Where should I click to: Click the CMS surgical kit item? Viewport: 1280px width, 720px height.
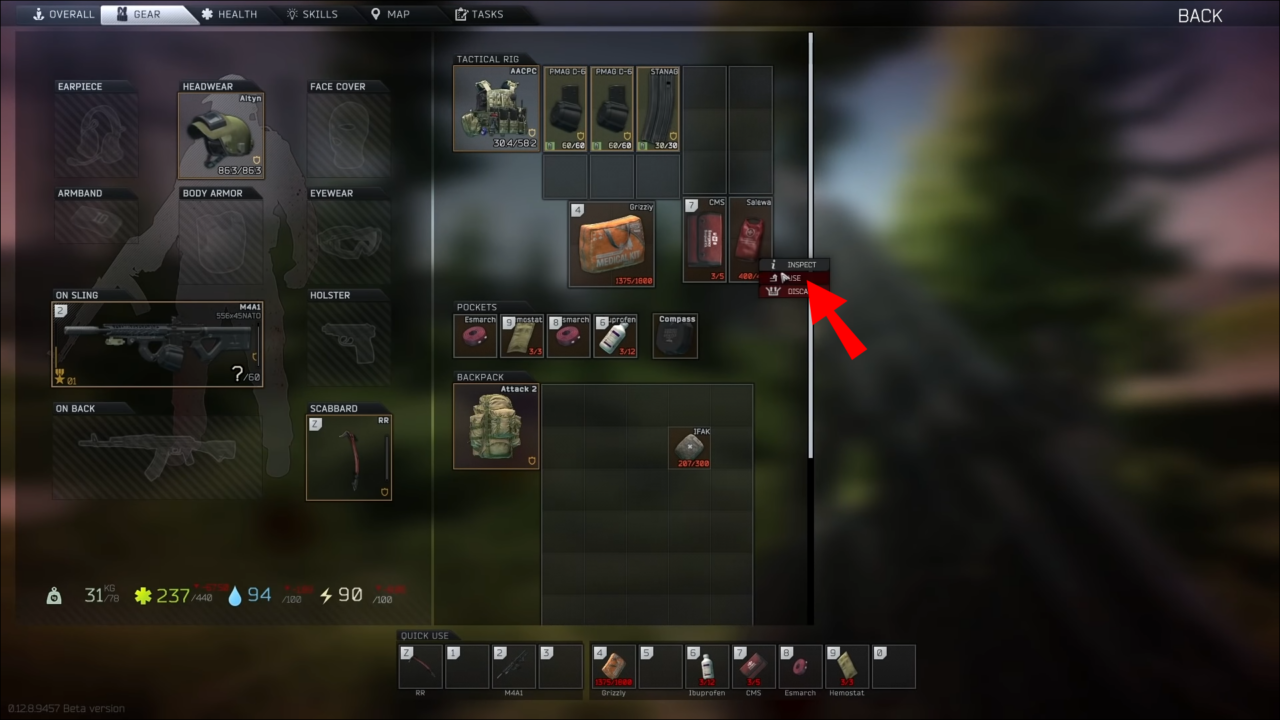tap(703, 240)
